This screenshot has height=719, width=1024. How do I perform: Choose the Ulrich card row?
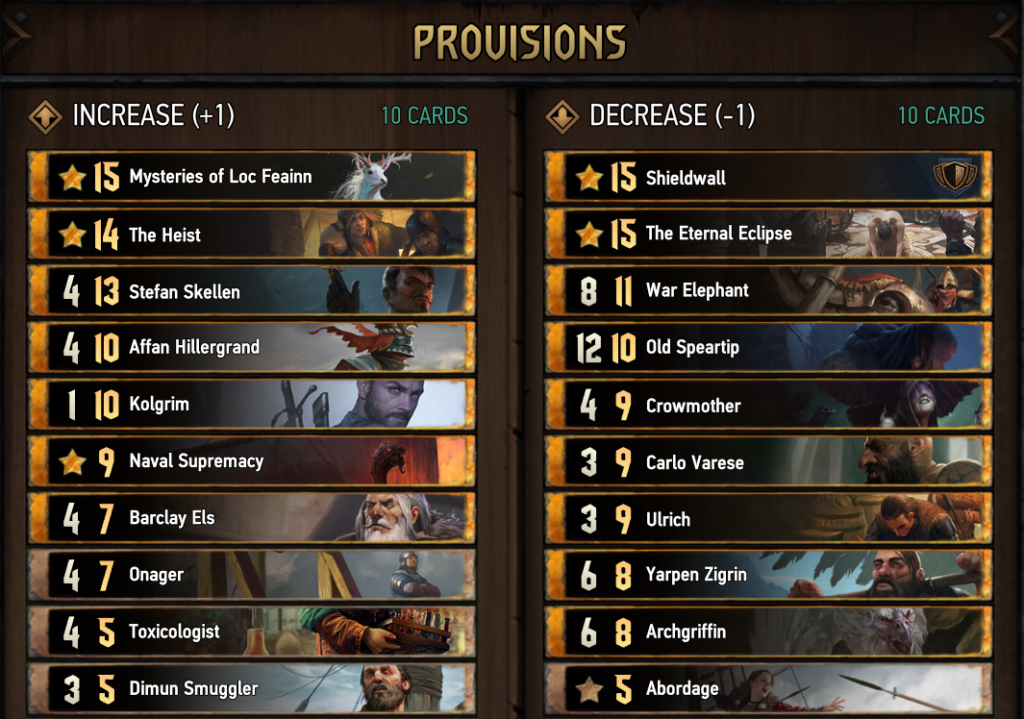click(767, 518)
